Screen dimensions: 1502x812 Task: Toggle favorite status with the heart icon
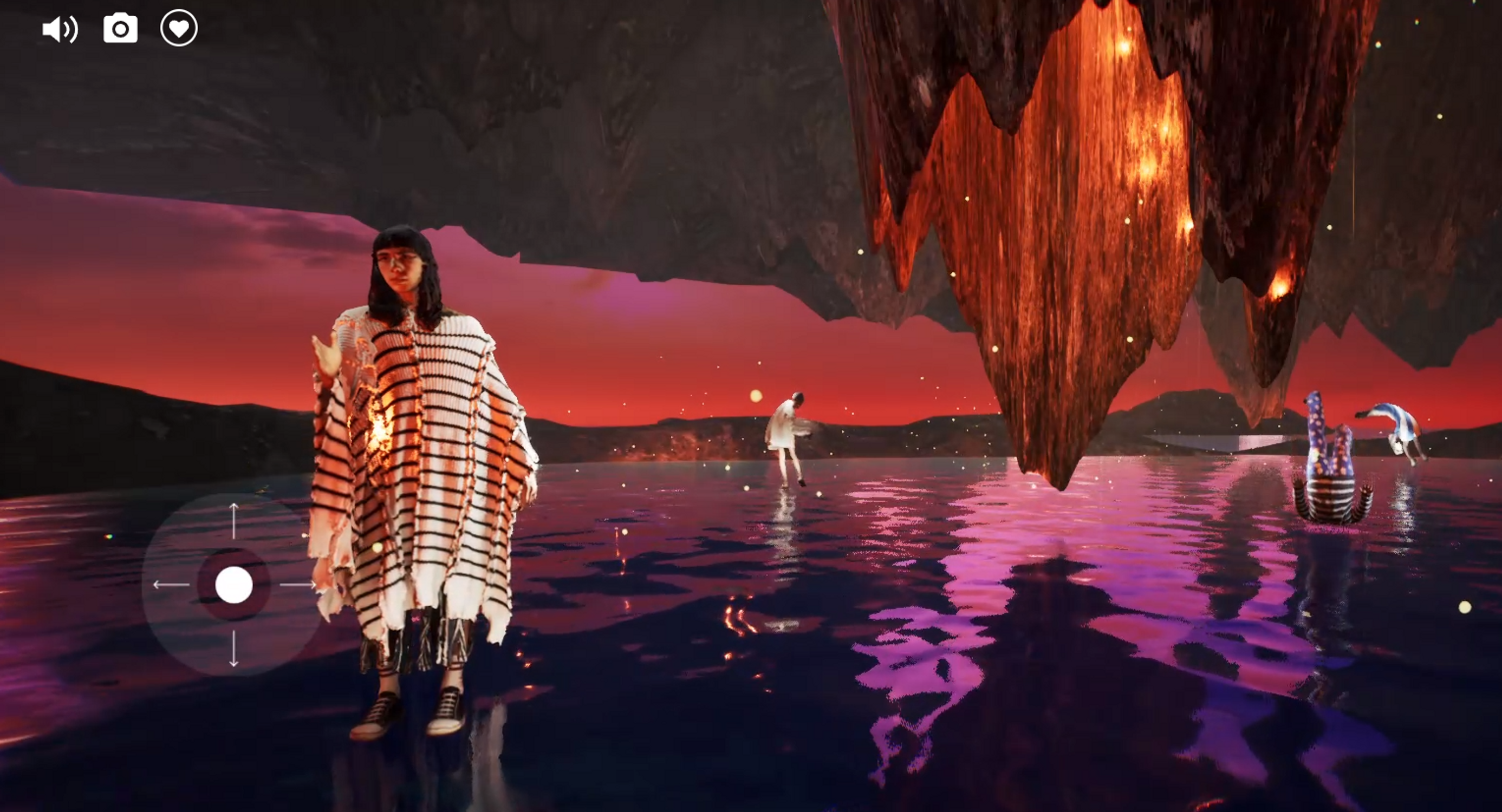click(x=178, y=29)
